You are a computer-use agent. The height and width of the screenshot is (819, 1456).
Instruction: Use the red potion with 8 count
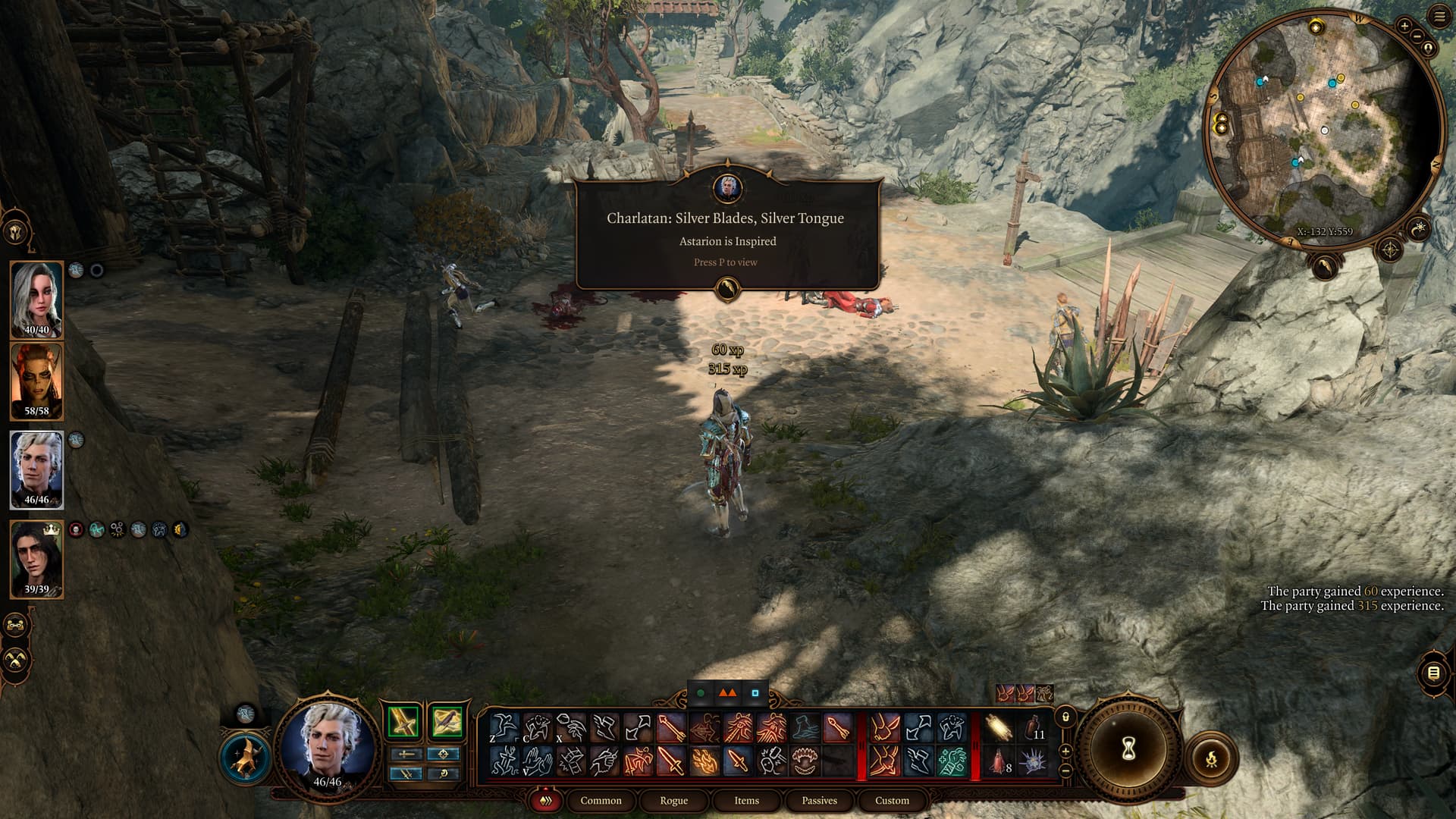click(998, 761)
